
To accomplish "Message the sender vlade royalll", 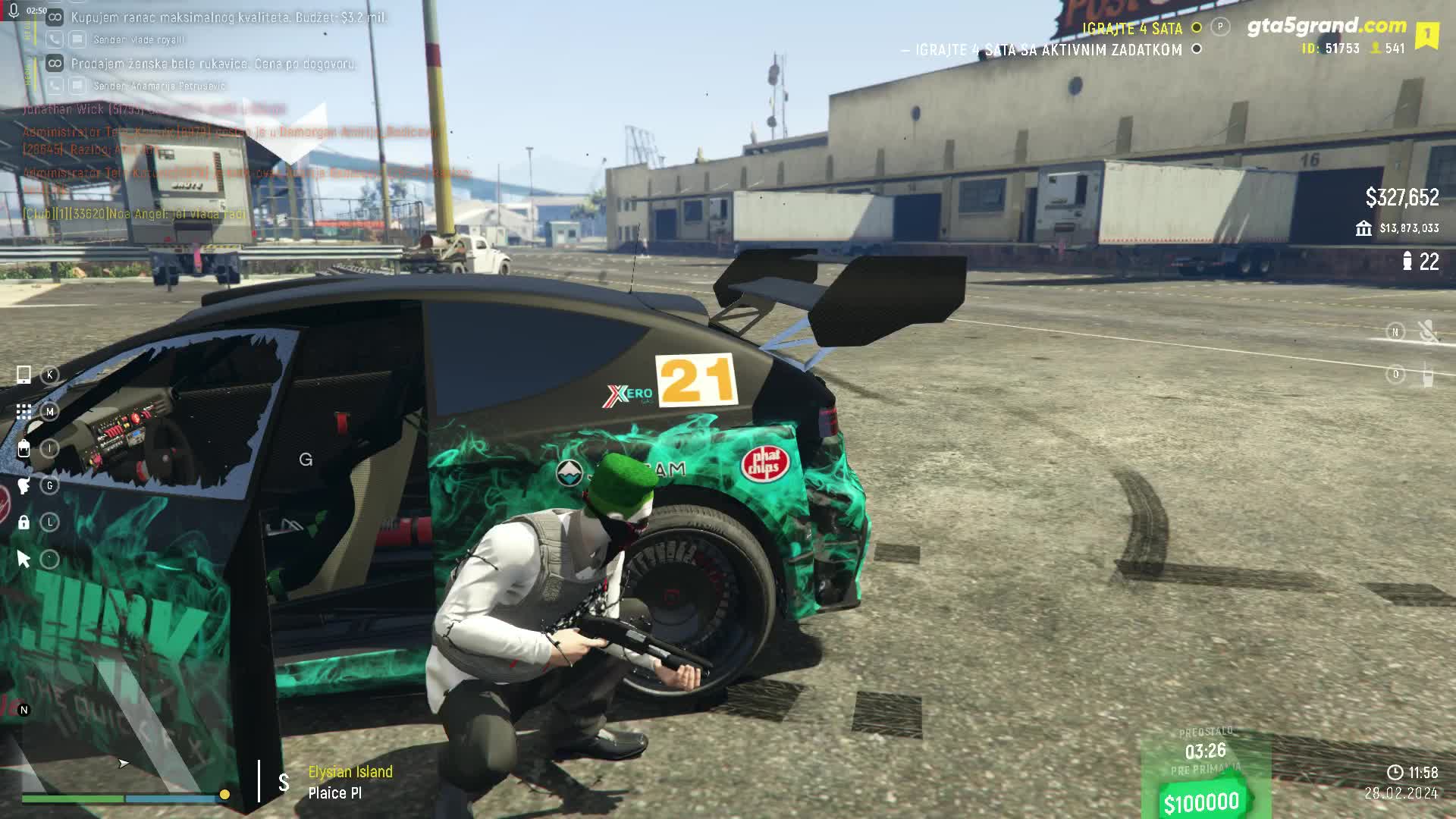I will click(77, 39).
